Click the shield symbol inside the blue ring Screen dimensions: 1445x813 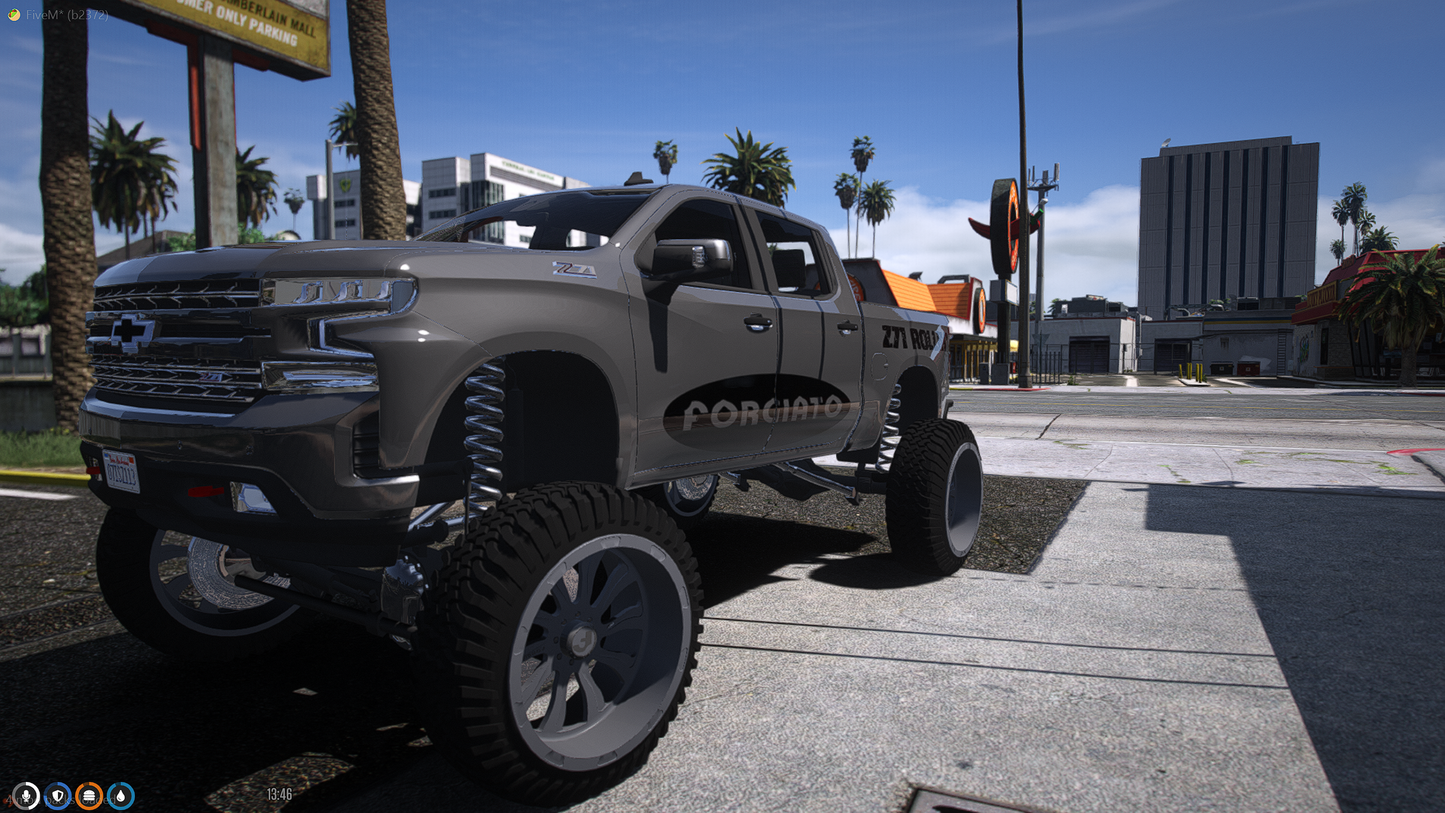[58, 794]
